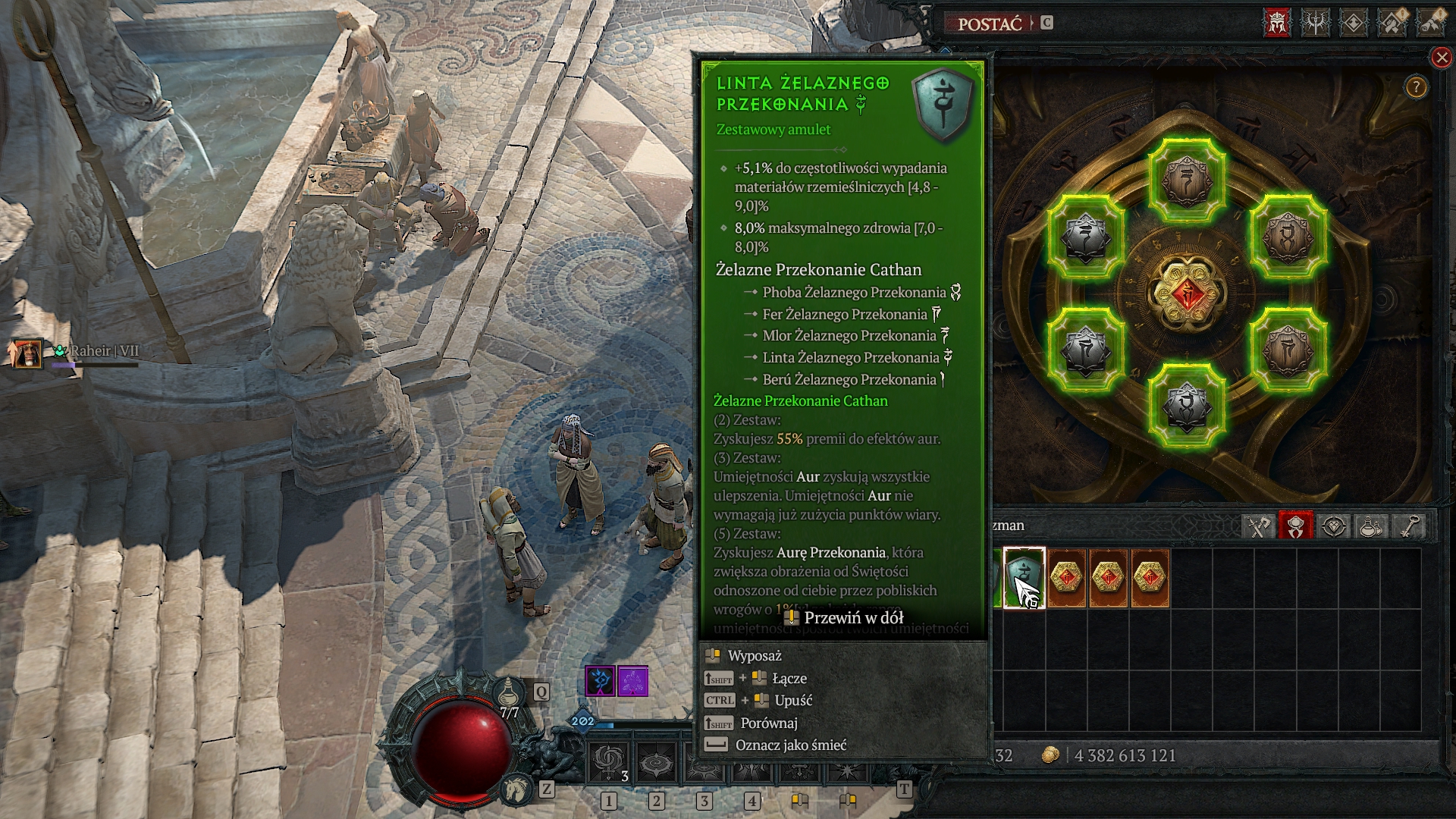1456x819 pixels.
Task: Open the potions consumables inventory tab
Action: point(1371,526)
